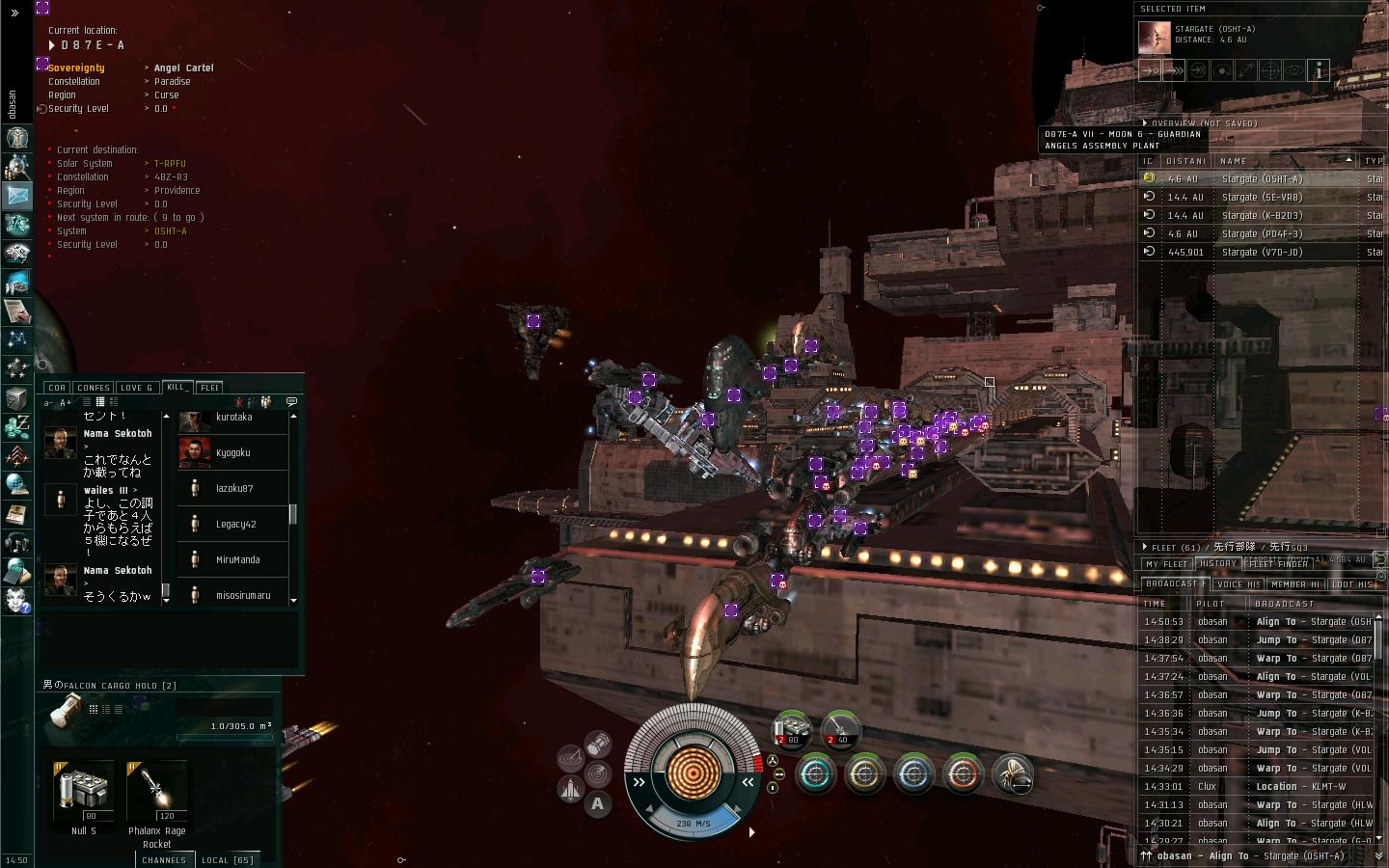Switch to the COR chat tab
Screen dimensions: 1389x868
tap(57, 388)
